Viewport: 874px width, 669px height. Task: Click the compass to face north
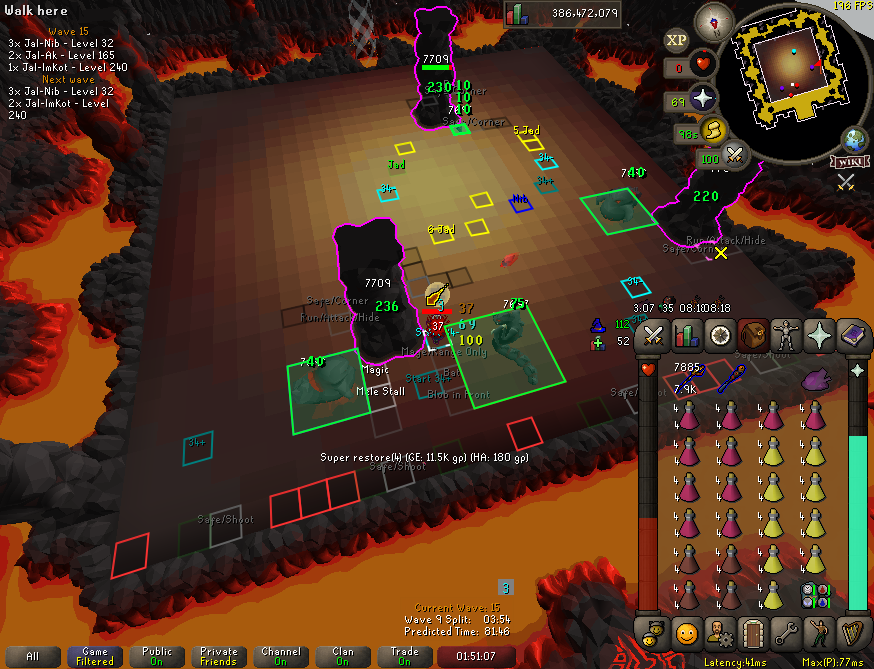pos(715,19)
